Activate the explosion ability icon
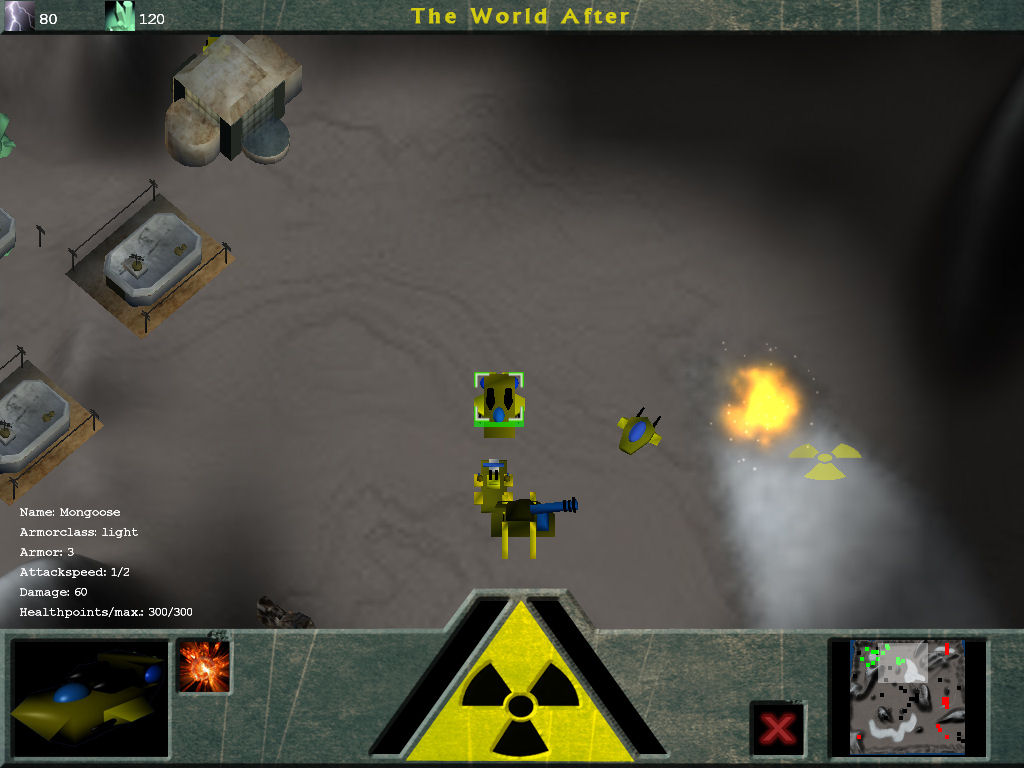 coord(204,667)
